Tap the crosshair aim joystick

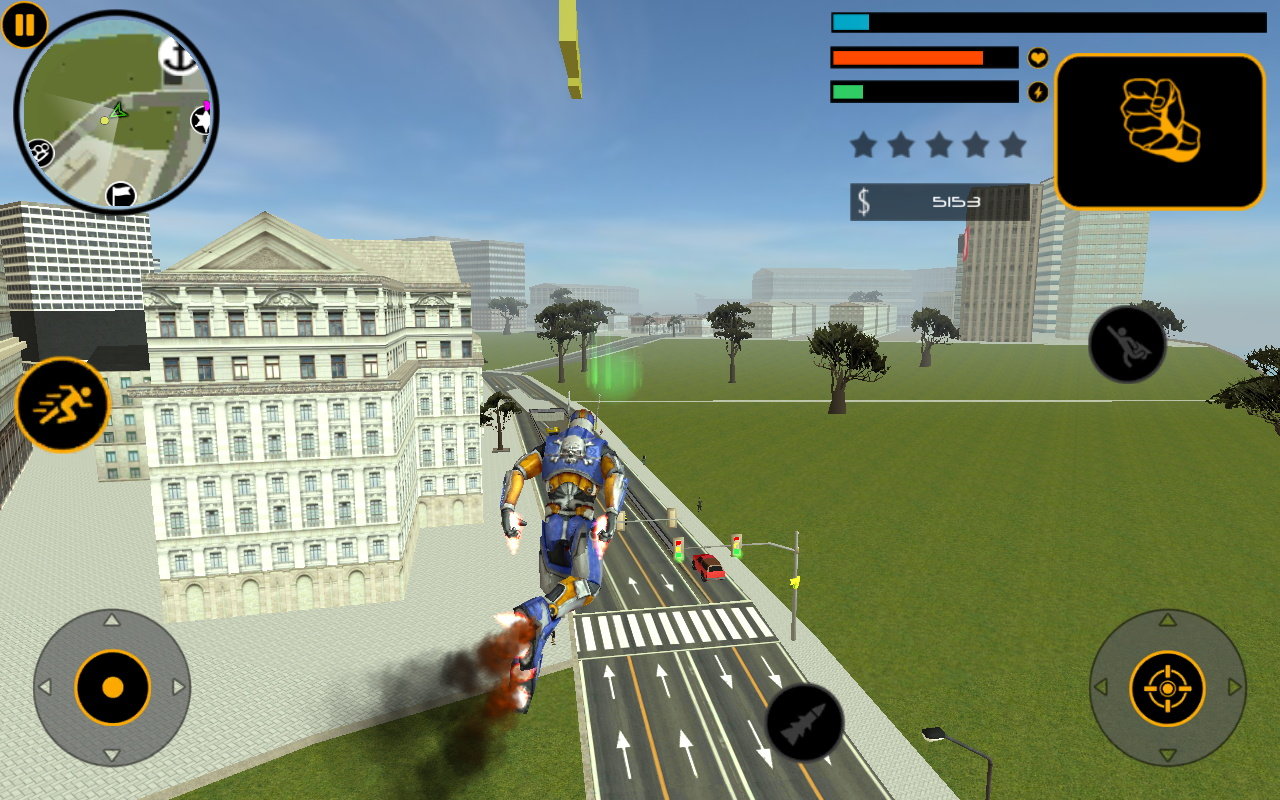click(x=1167, y=688)
